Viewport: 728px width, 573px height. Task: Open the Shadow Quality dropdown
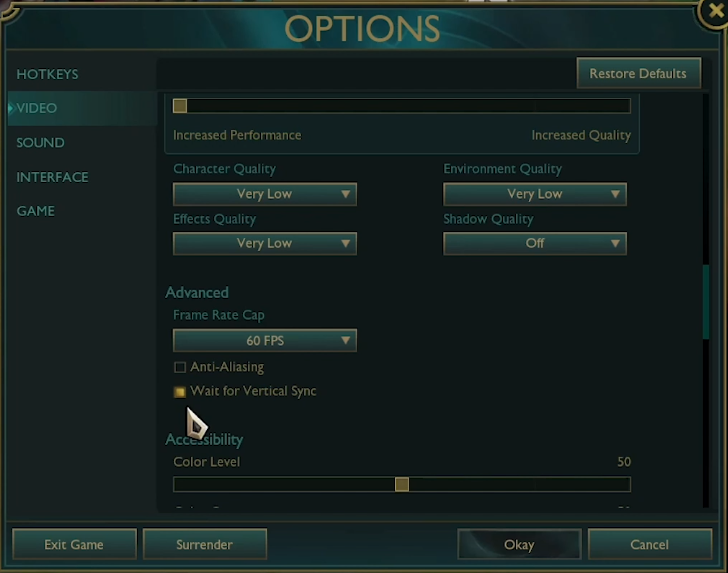click(x=534, y=243)
